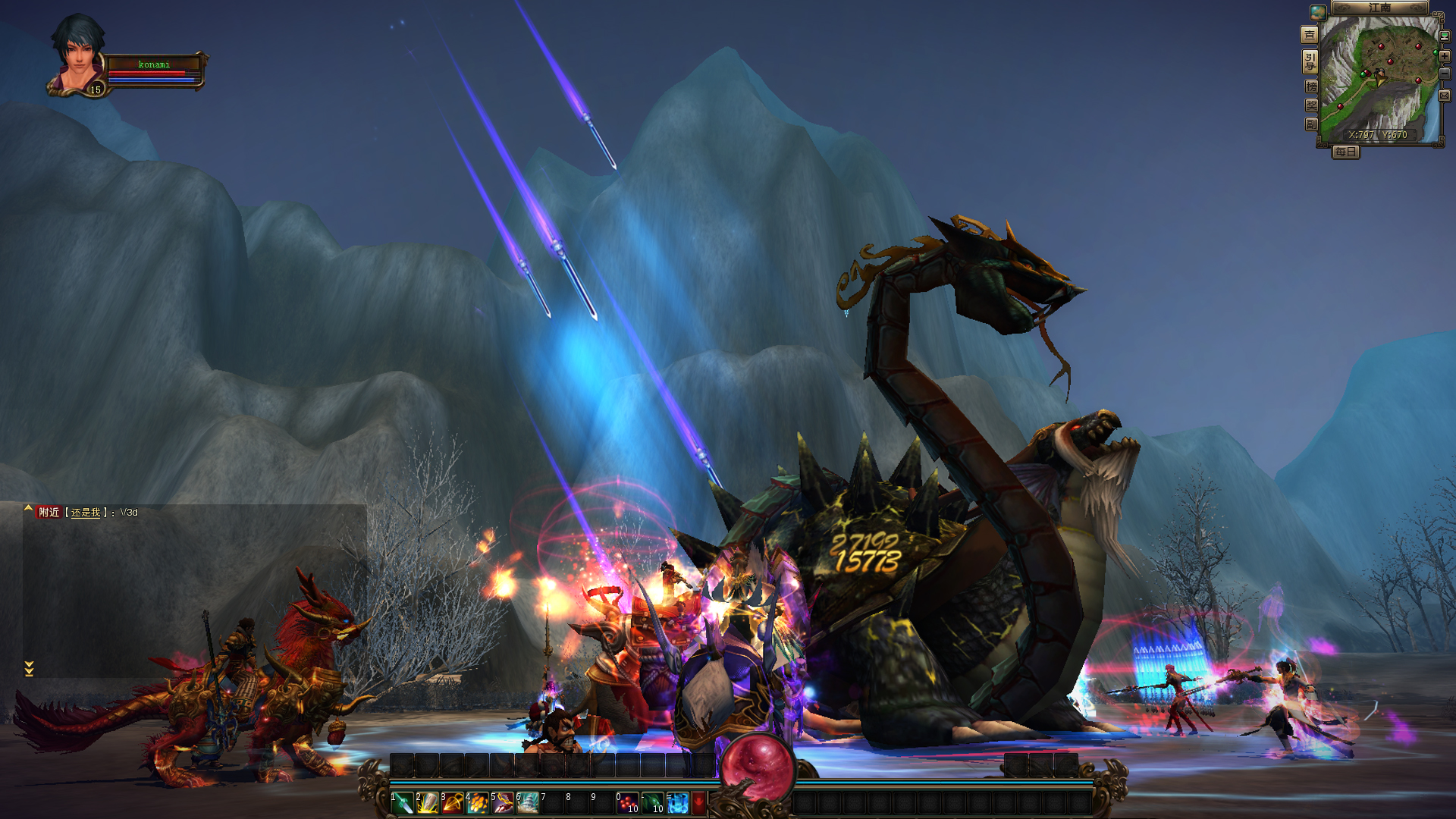1456x819 pixels.
Task: Click the player name 还是我 in chat
Action: (x=86, y=513)
